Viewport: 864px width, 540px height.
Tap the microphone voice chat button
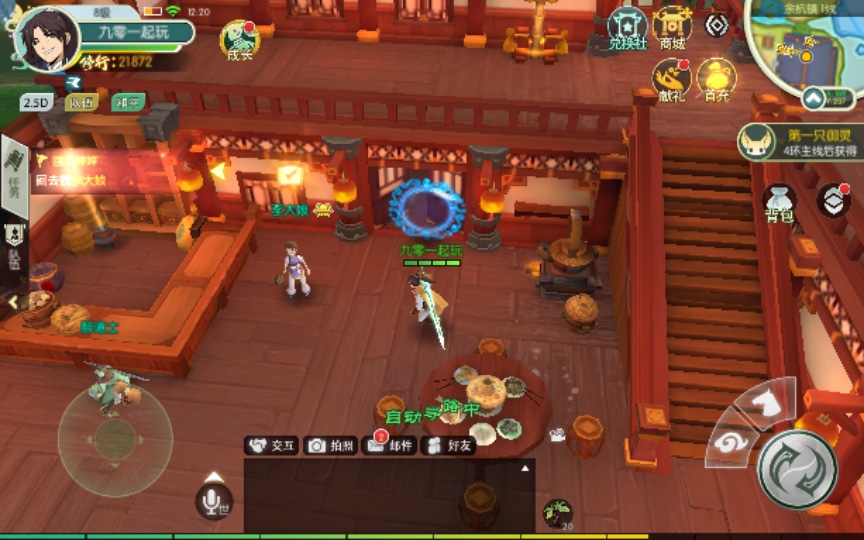214,500
